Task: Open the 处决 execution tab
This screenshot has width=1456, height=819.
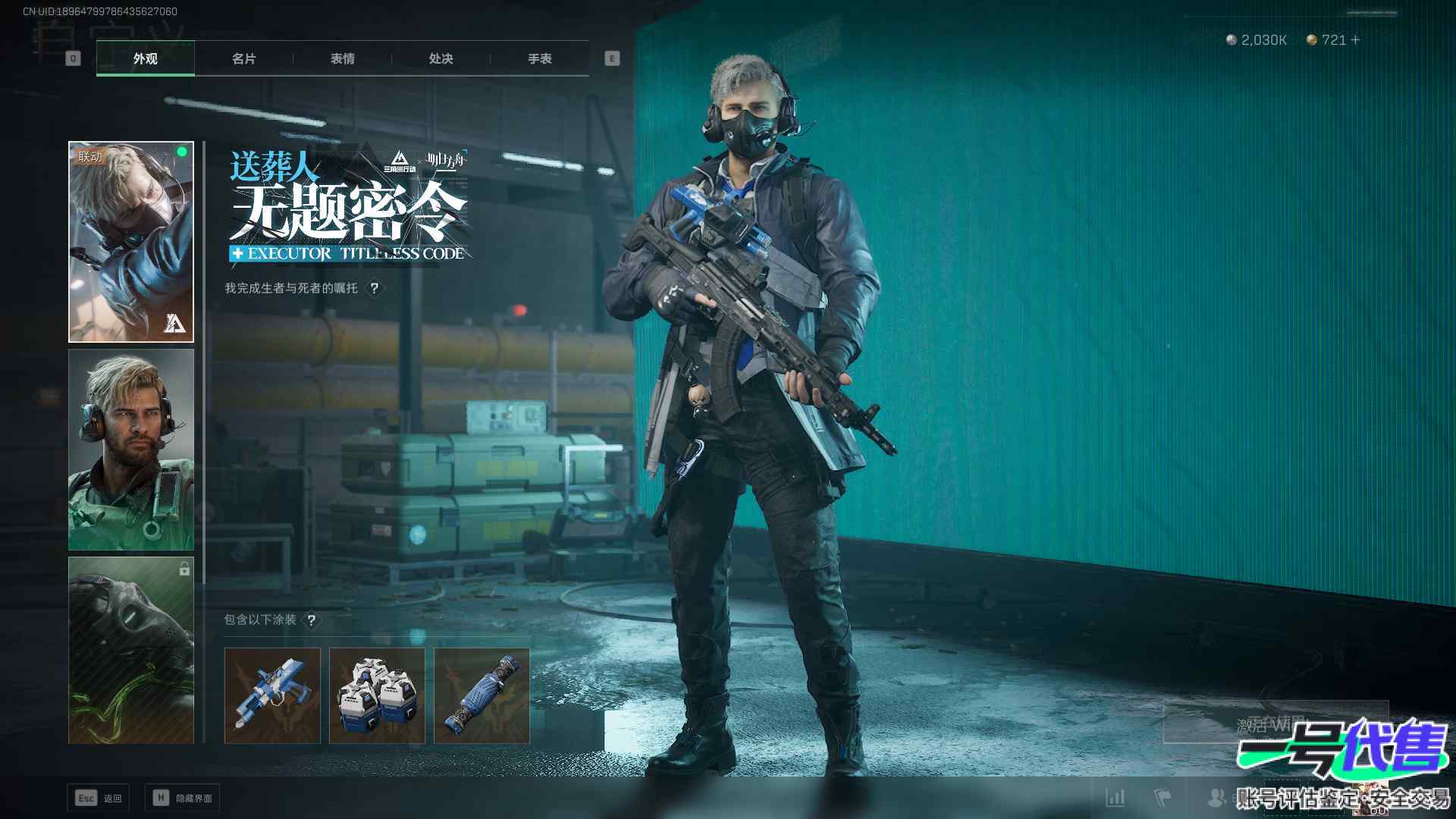Action: 441,58
